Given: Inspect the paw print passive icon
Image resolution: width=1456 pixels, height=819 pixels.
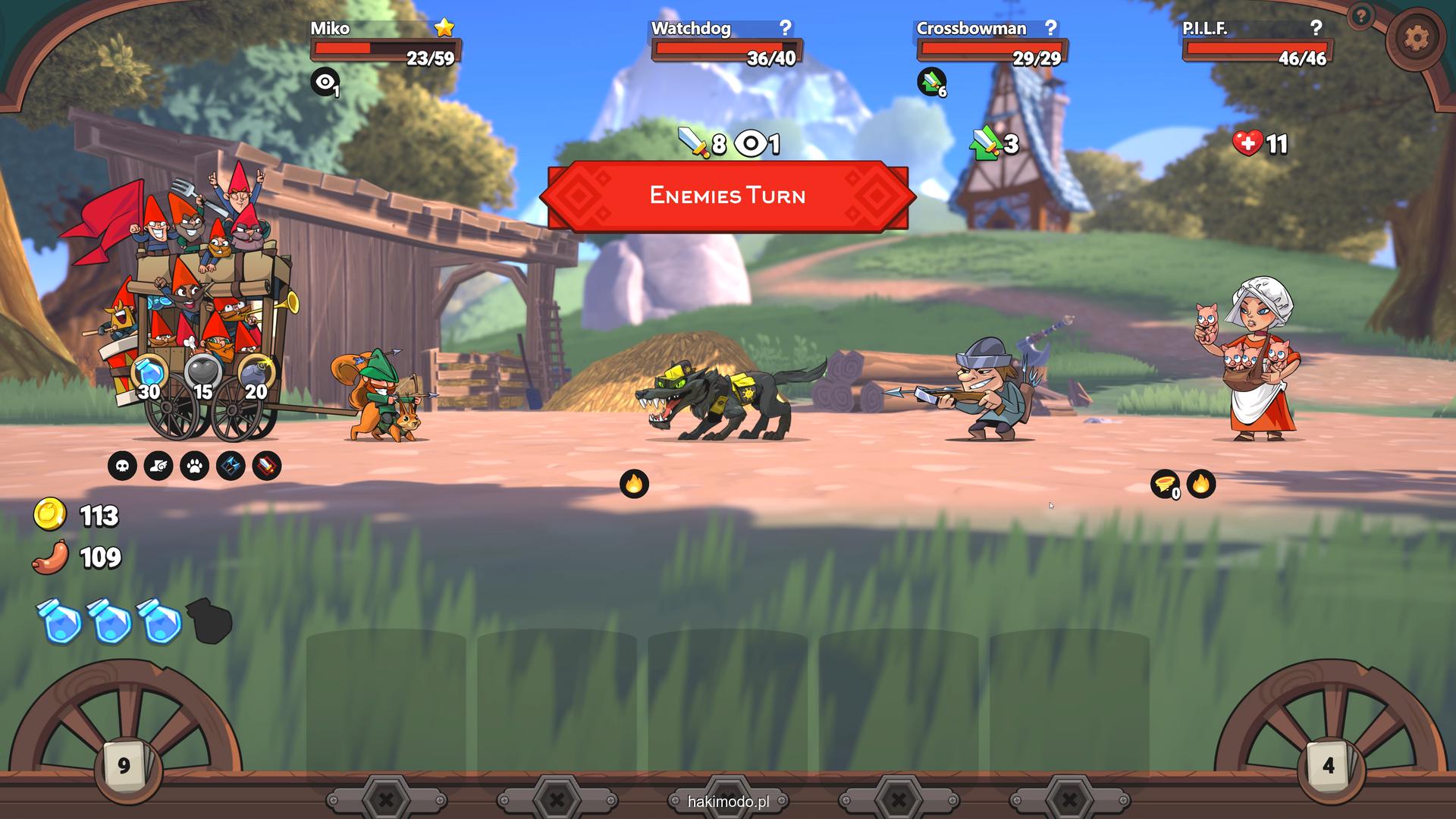Looking at the screenshot, I should point(195,466).
